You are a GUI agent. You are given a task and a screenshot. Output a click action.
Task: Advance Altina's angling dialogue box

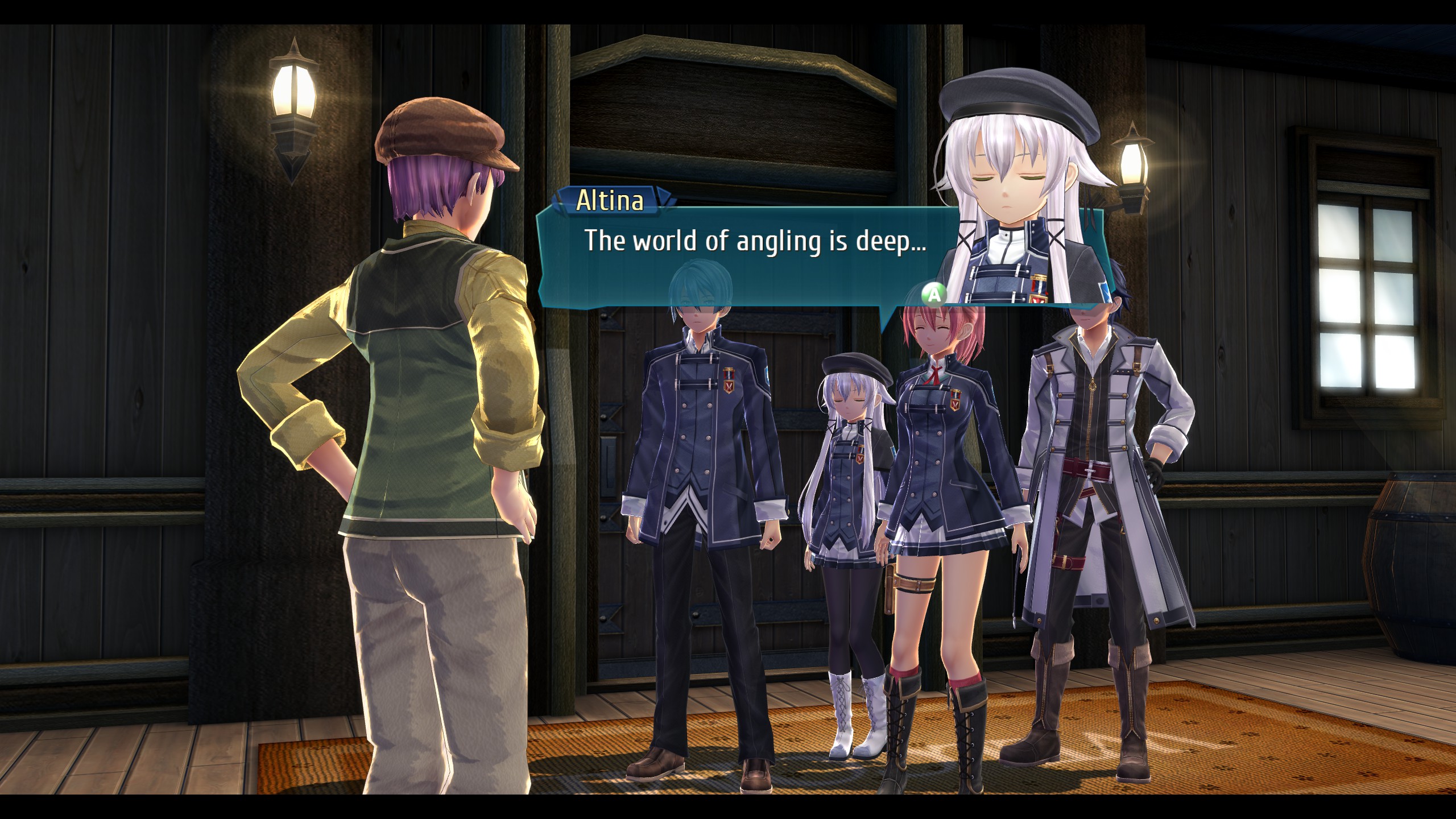tap(934, 294)
